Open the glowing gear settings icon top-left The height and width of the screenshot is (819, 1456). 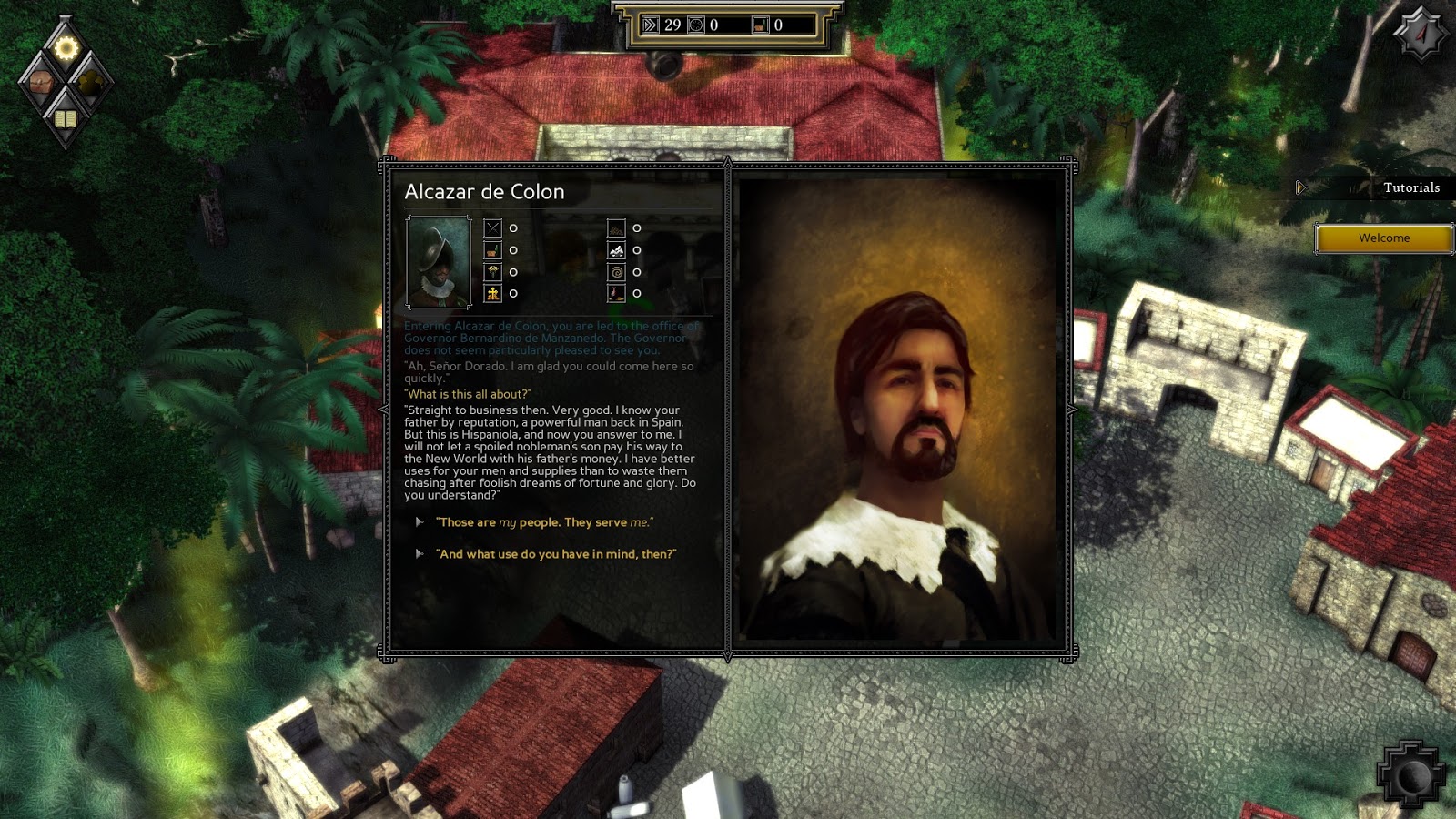[x=66, y=46]
